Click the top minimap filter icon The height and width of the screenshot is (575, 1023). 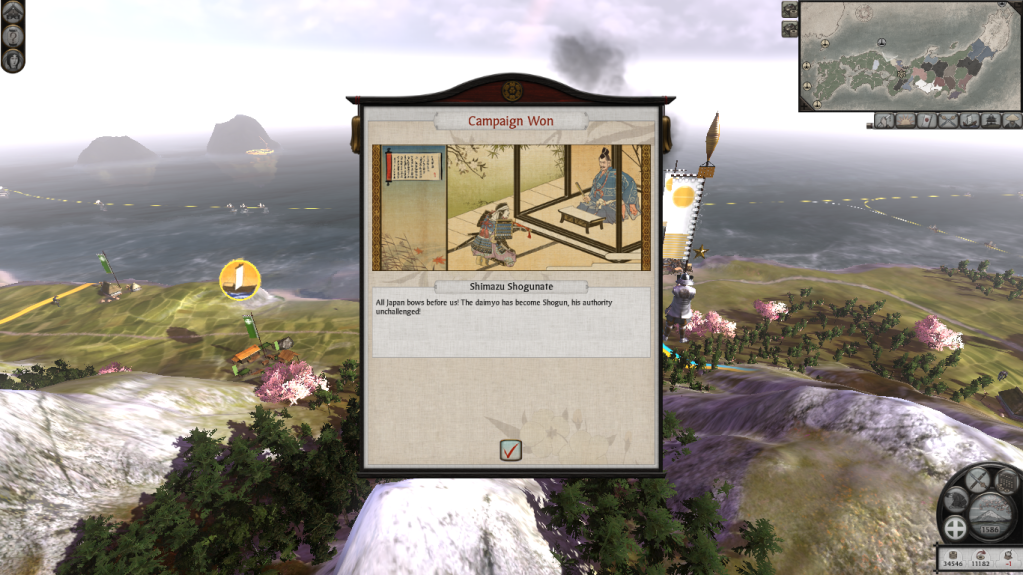[790, 10]
